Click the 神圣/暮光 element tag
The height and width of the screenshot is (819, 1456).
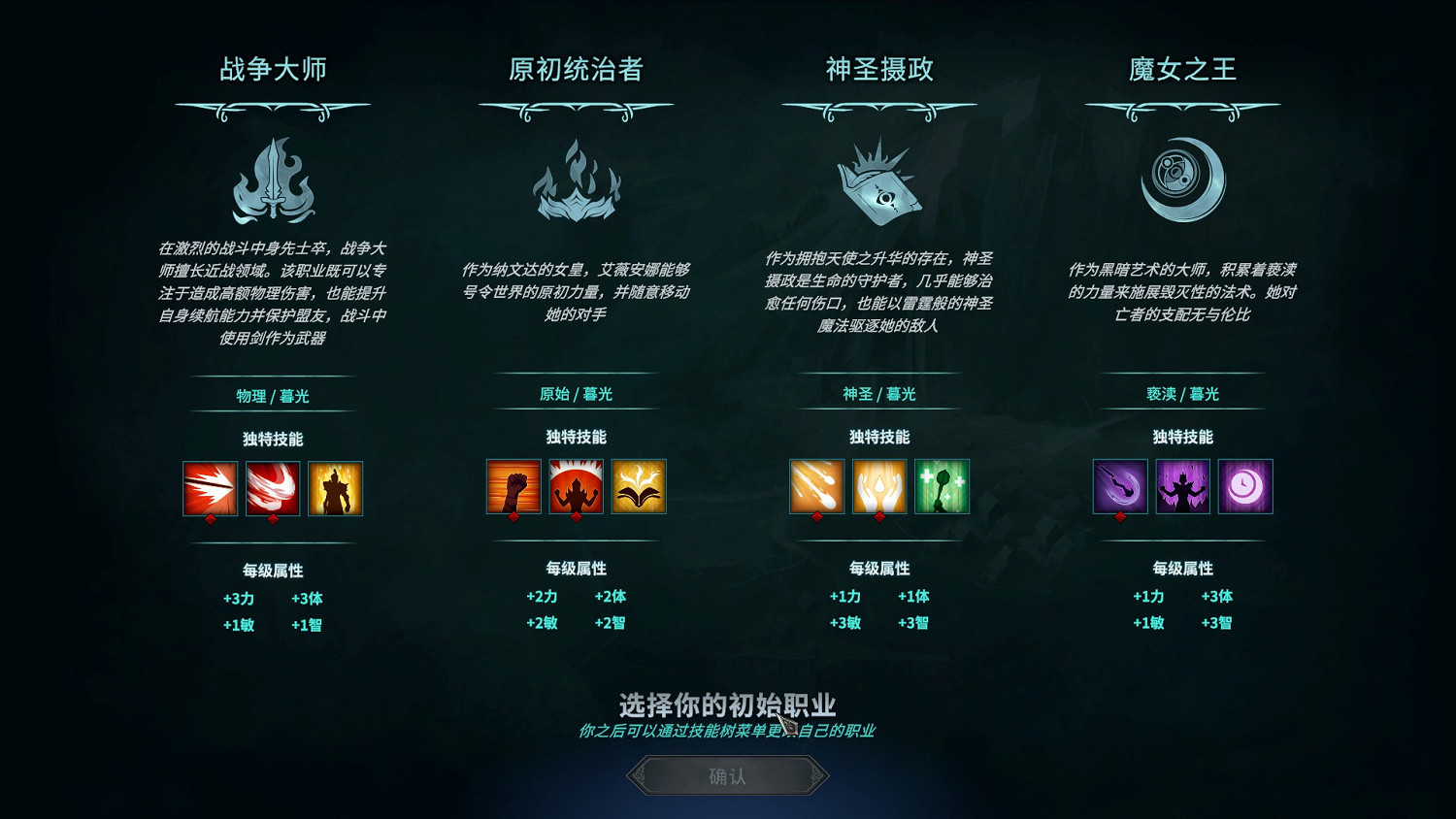point(879,394)
